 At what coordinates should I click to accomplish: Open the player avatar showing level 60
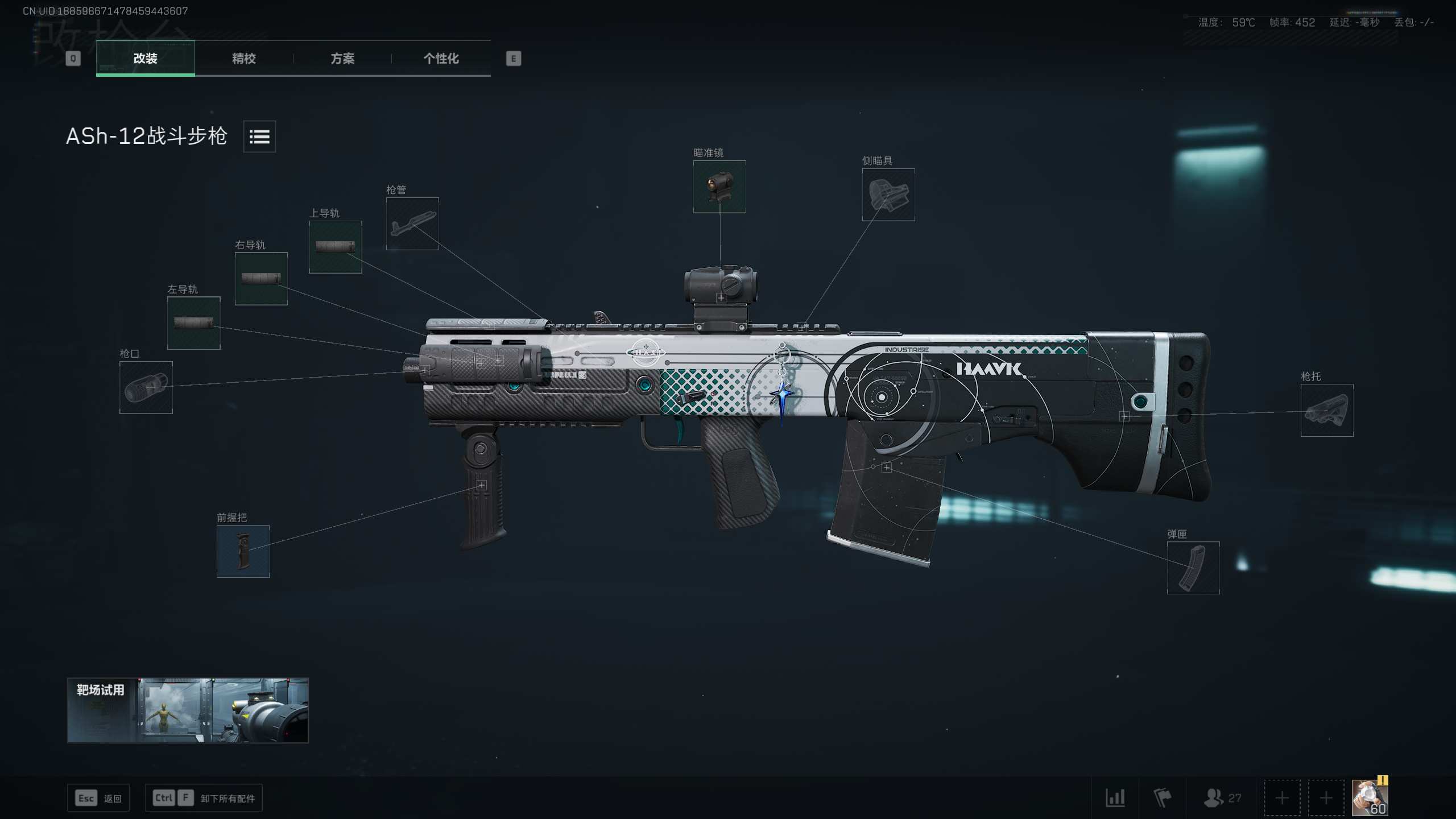pyautogui.click(x=1369, y=798)
